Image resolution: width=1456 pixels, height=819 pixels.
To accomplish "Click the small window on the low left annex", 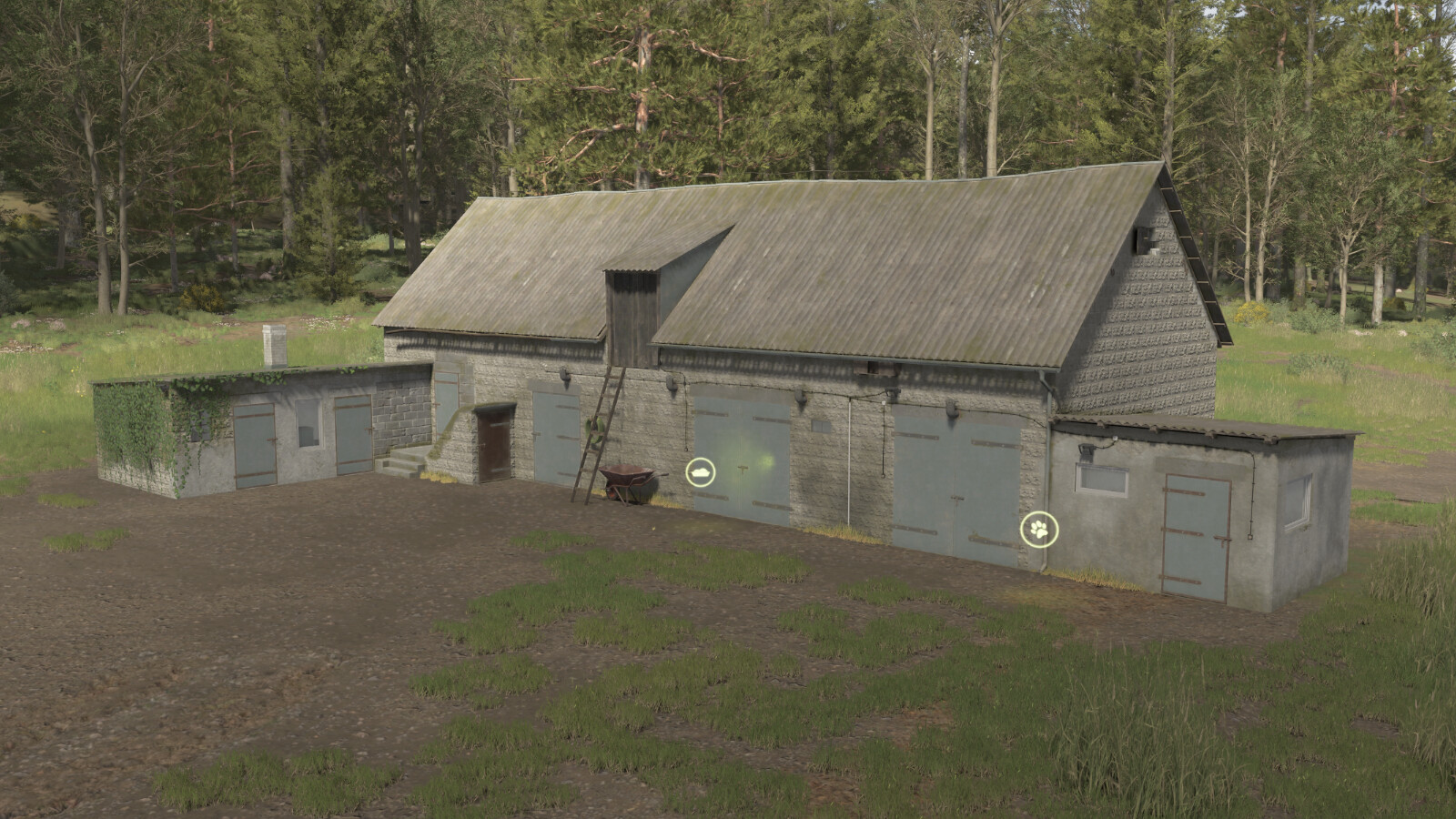I will click(x=309, y=424).
